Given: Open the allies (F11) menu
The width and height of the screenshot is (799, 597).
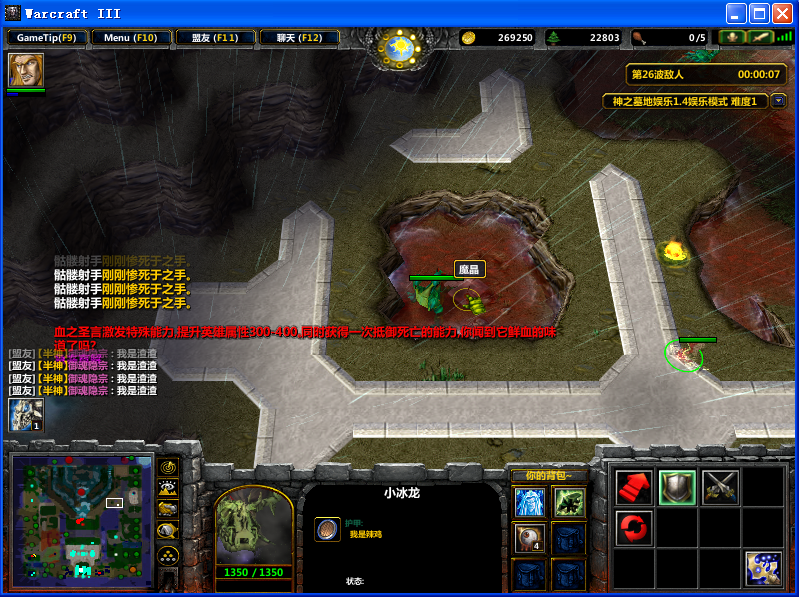Looking at the screenshot, I should 214,38.
